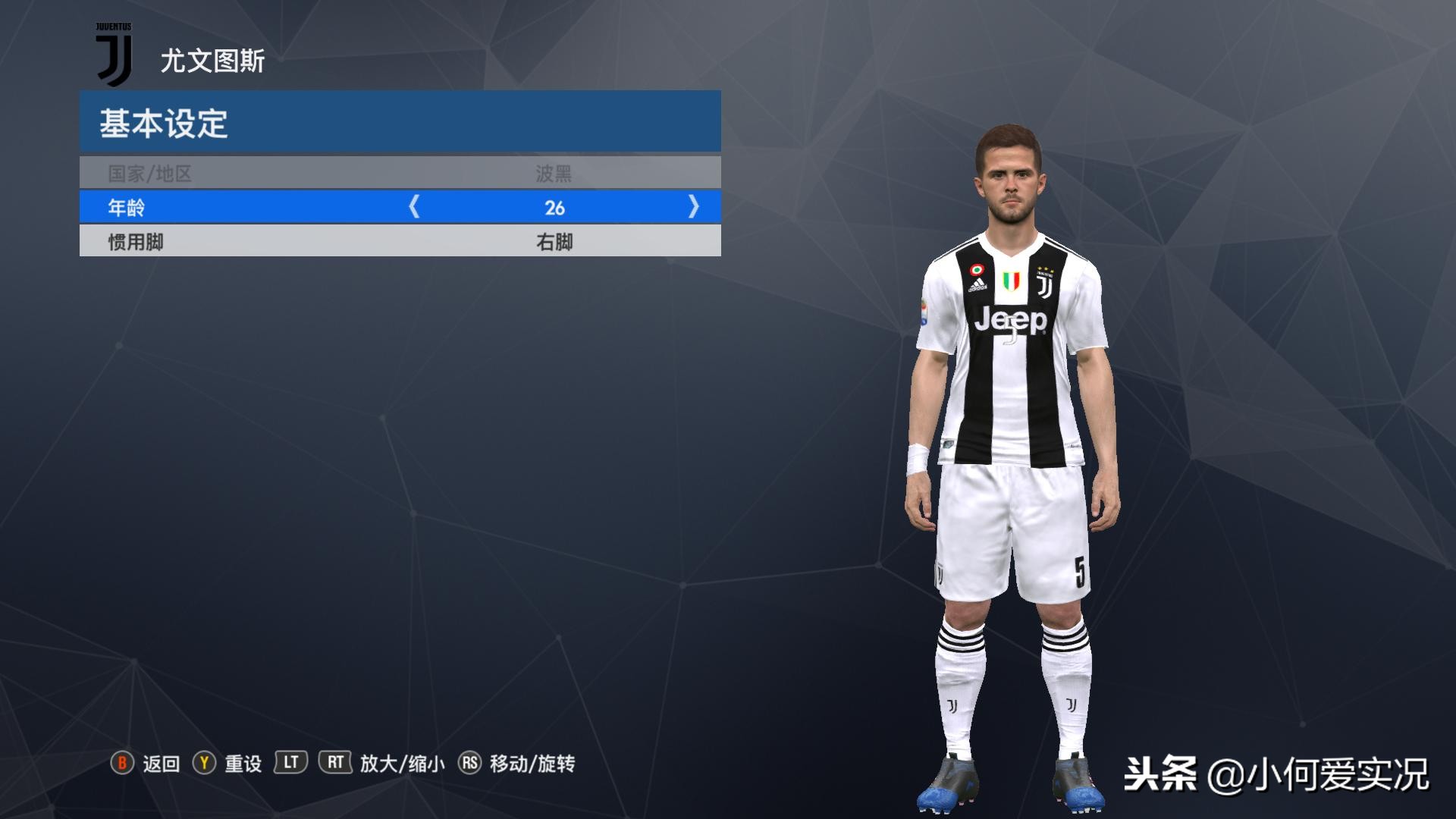The width and height of the screenshot is (1456, 819).
Task: Decrease age with the left arrow
Action: pyautogui.click(x=414, y=206)
